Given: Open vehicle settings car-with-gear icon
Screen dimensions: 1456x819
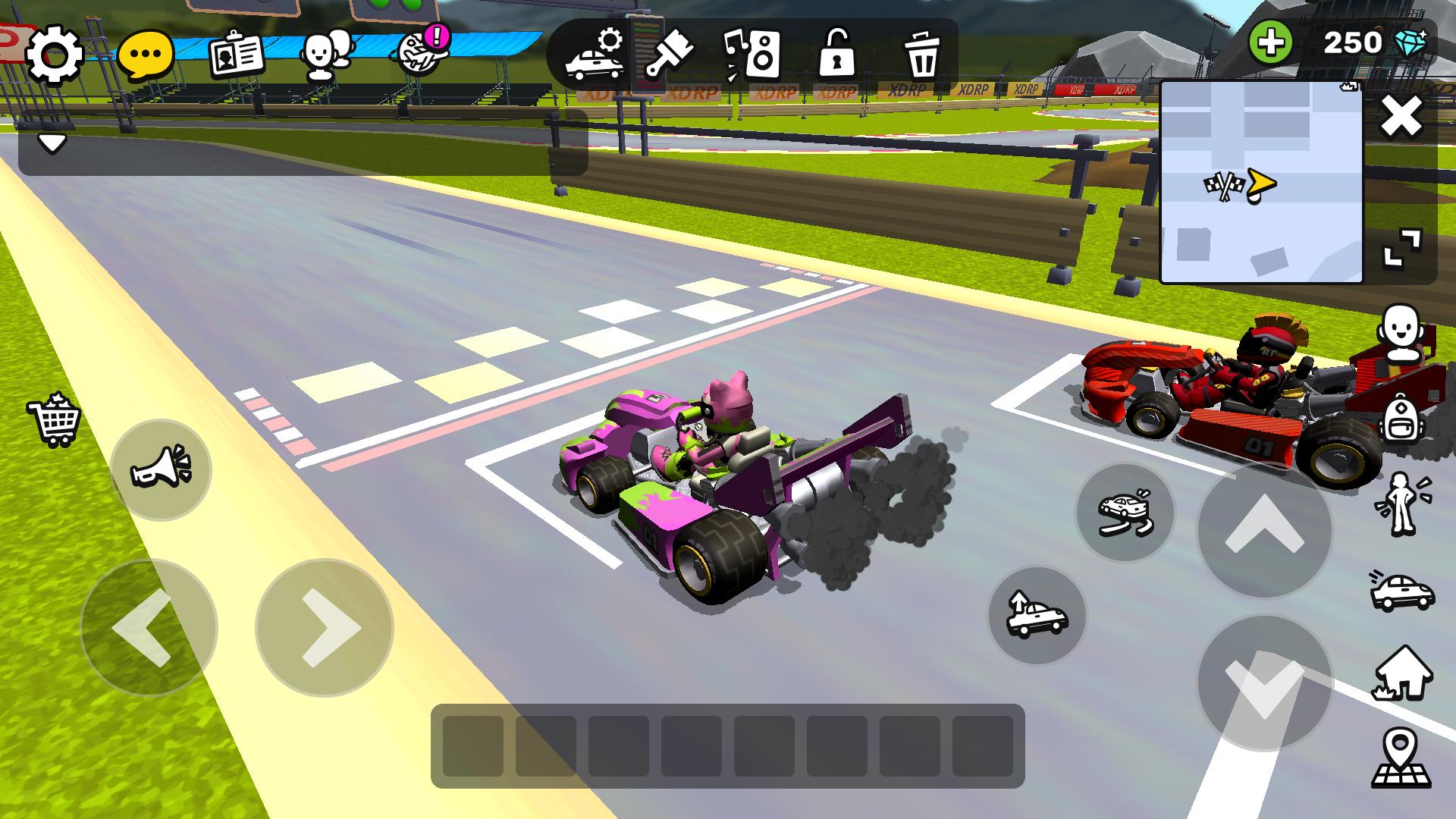Looking at the screenshot, I should (x=595, y=55).
